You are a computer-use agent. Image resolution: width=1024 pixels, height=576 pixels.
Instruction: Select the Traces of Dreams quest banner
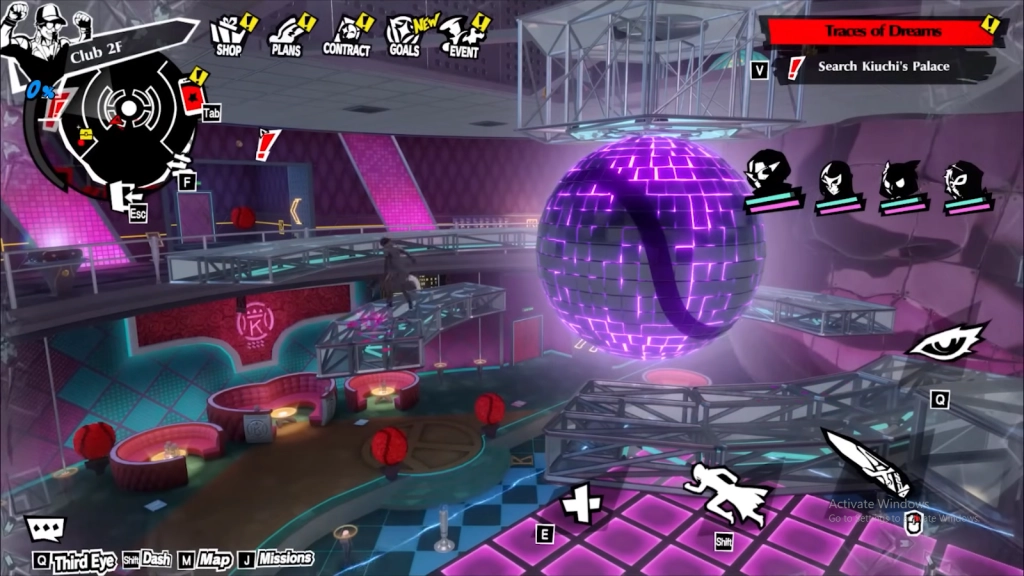coord(885,31)
